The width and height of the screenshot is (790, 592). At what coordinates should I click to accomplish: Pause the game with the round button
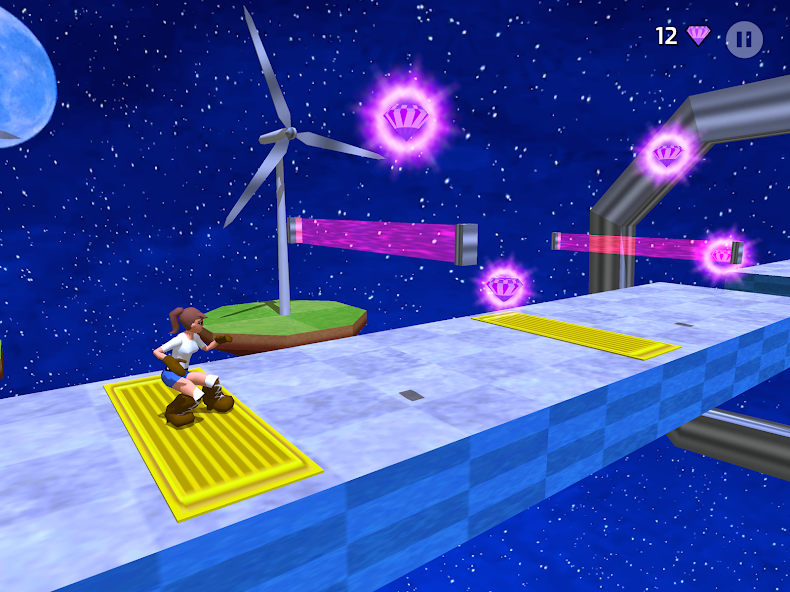(x=743, y=39)
